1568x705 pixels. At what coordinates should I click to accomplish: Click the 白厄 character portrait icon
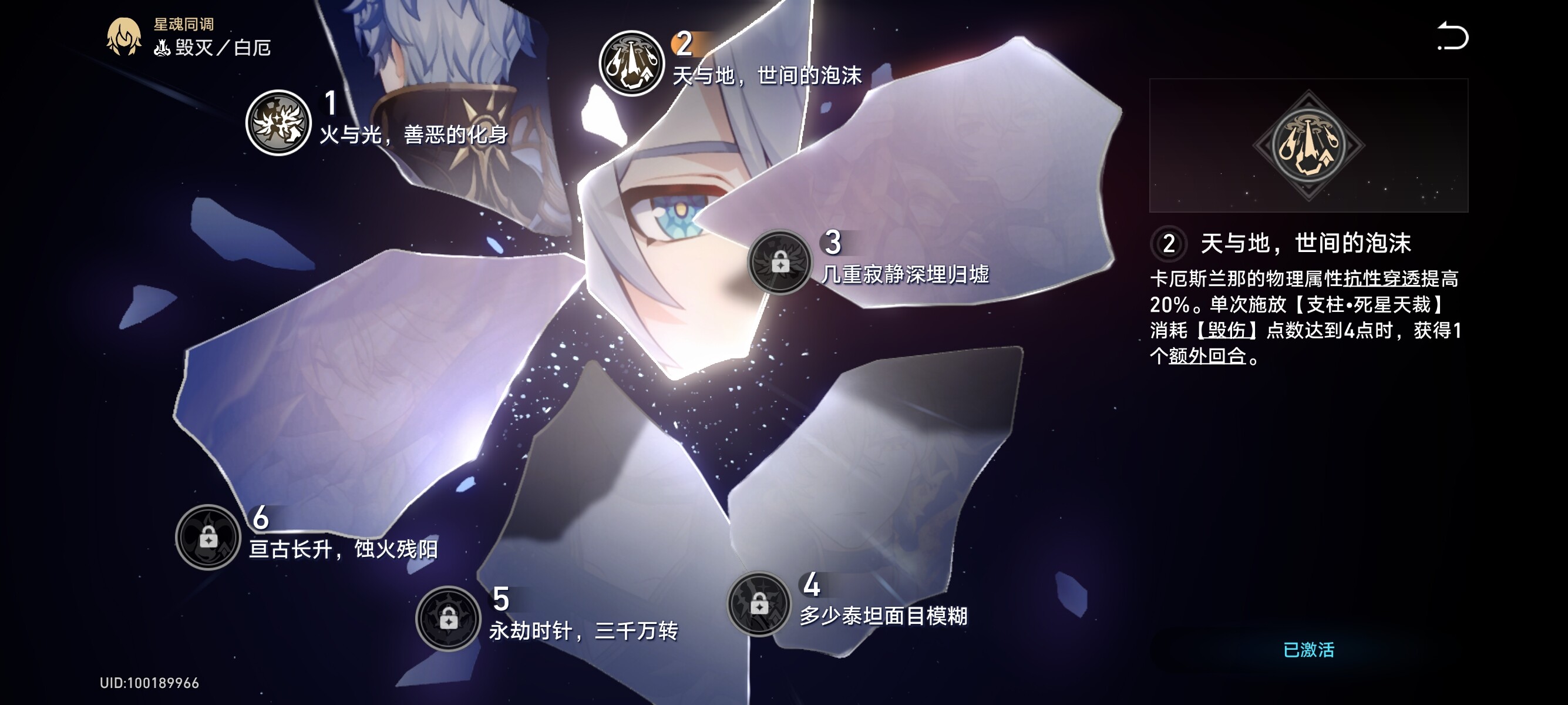(x=123, y=36)
